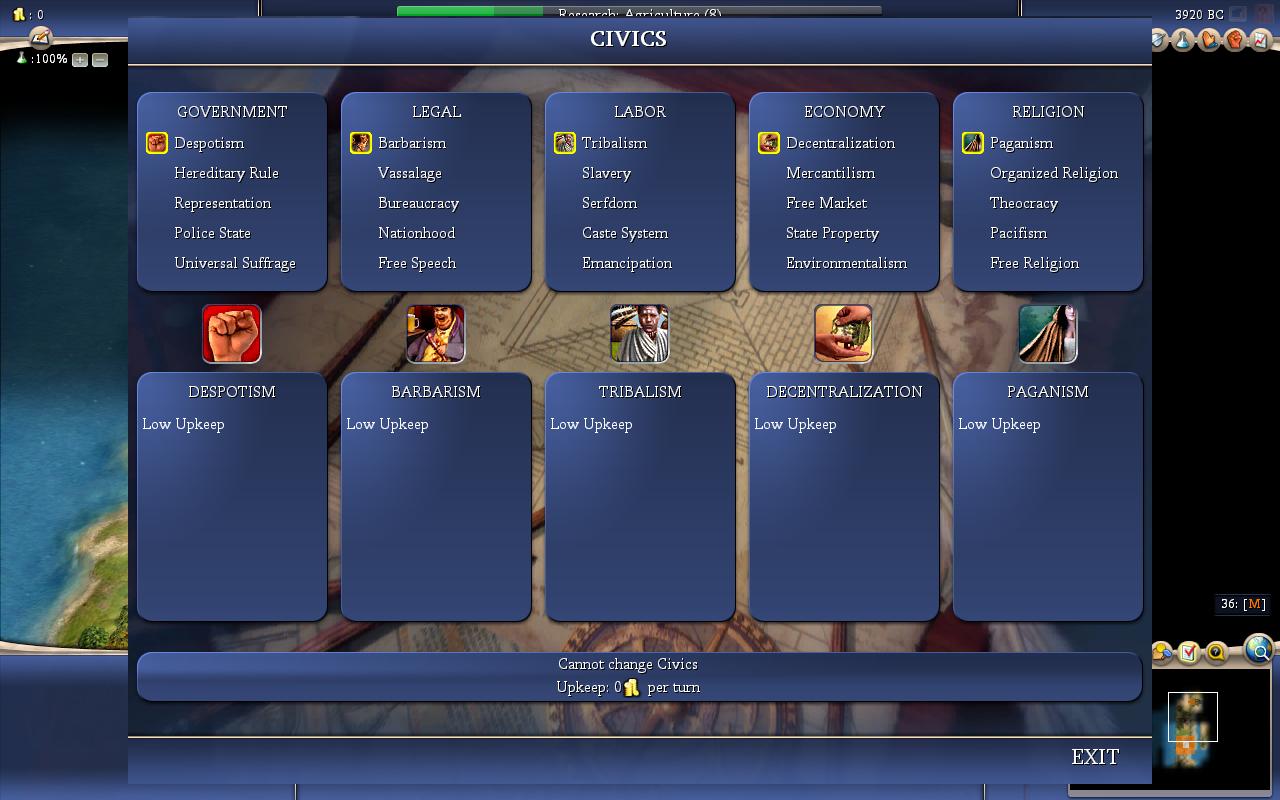The image size is (1280, 800).
Task: Choose Slavery under Labor
Action: tap(606, 173)
